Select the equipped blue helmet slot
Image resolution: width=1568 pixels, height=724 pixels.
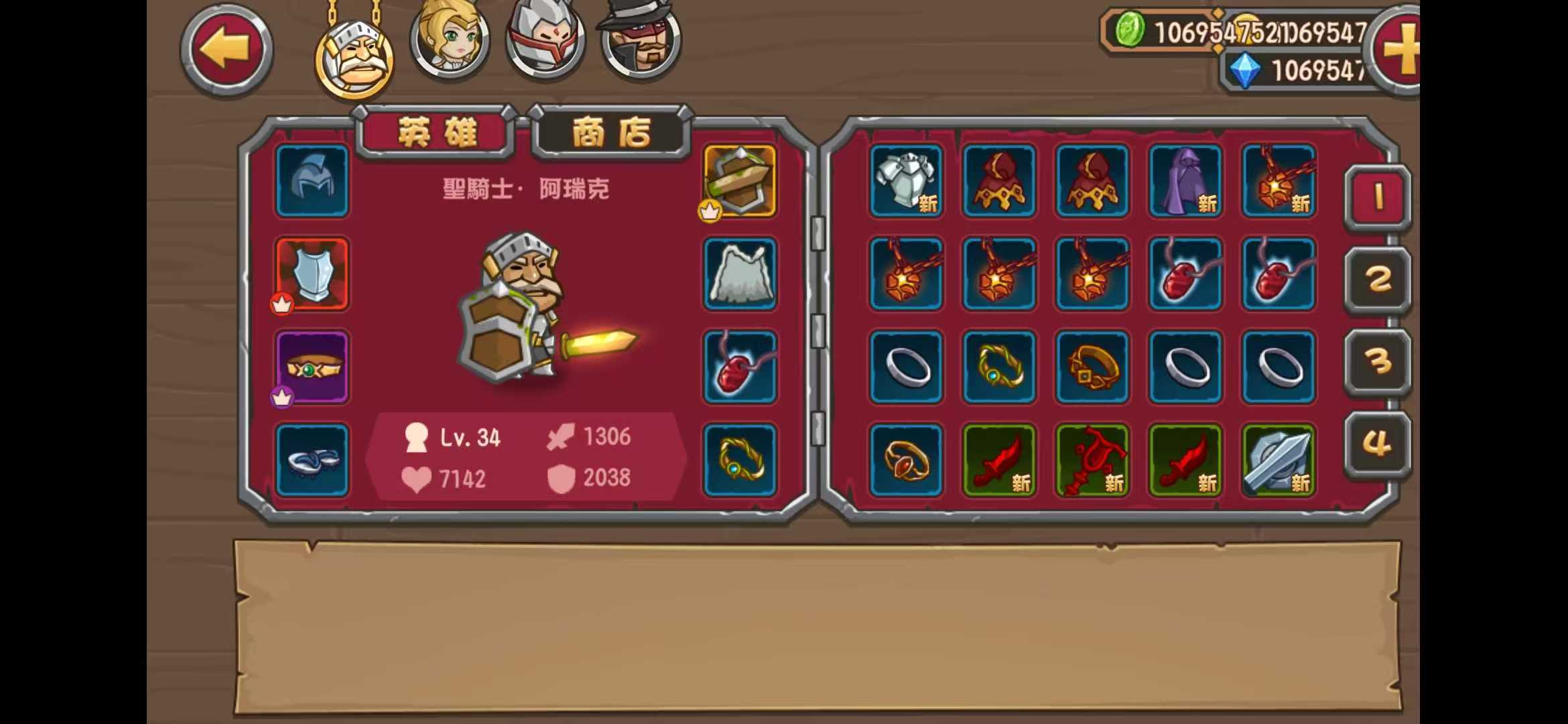pyautogui.click(x=312, y=181)
